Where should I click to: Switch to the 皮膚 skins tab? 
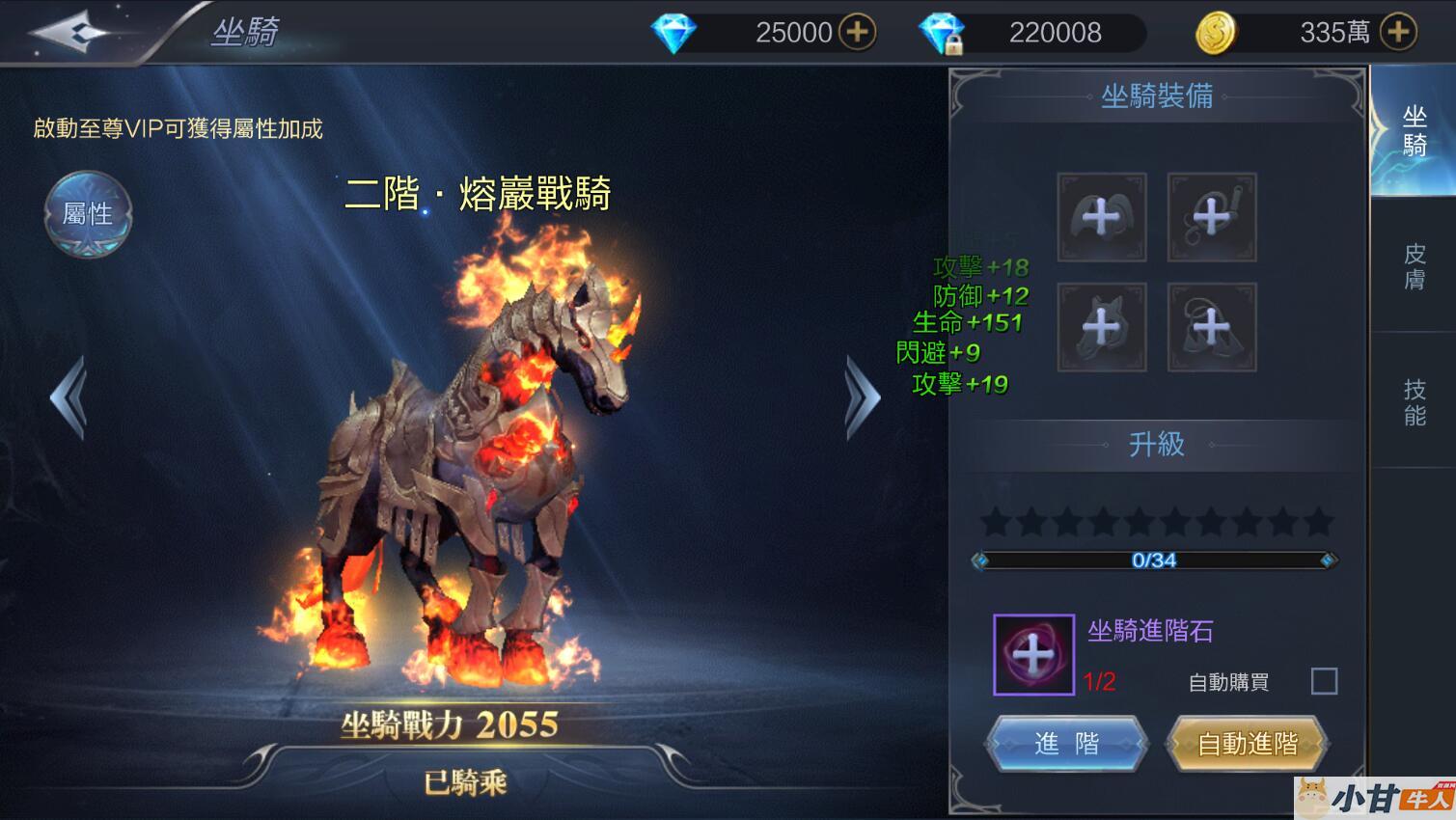[1414, 266]
